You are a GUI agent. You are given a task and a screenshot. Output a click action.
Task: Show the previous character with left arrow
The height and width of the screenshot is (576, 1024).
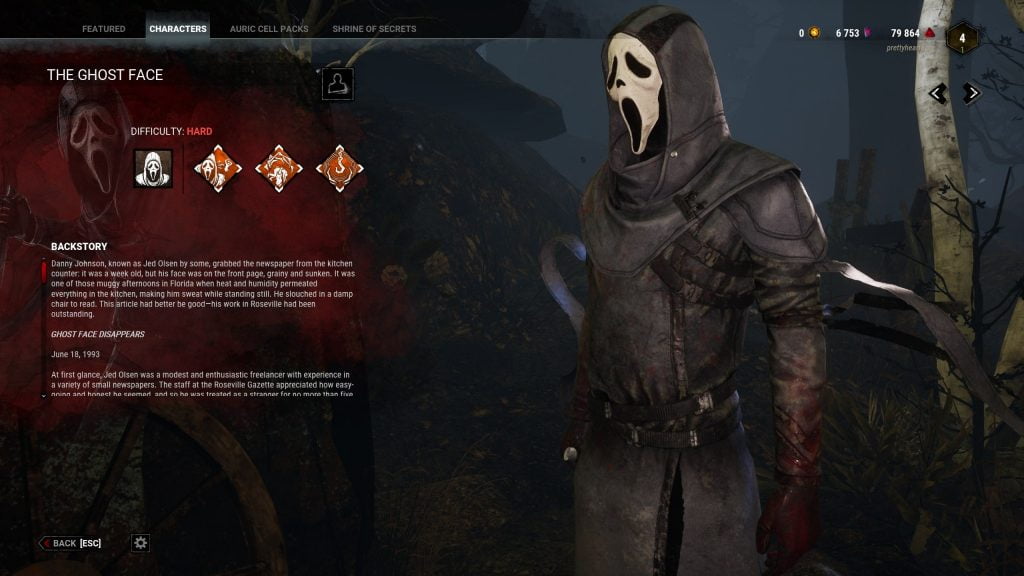[x=938, y=93]
